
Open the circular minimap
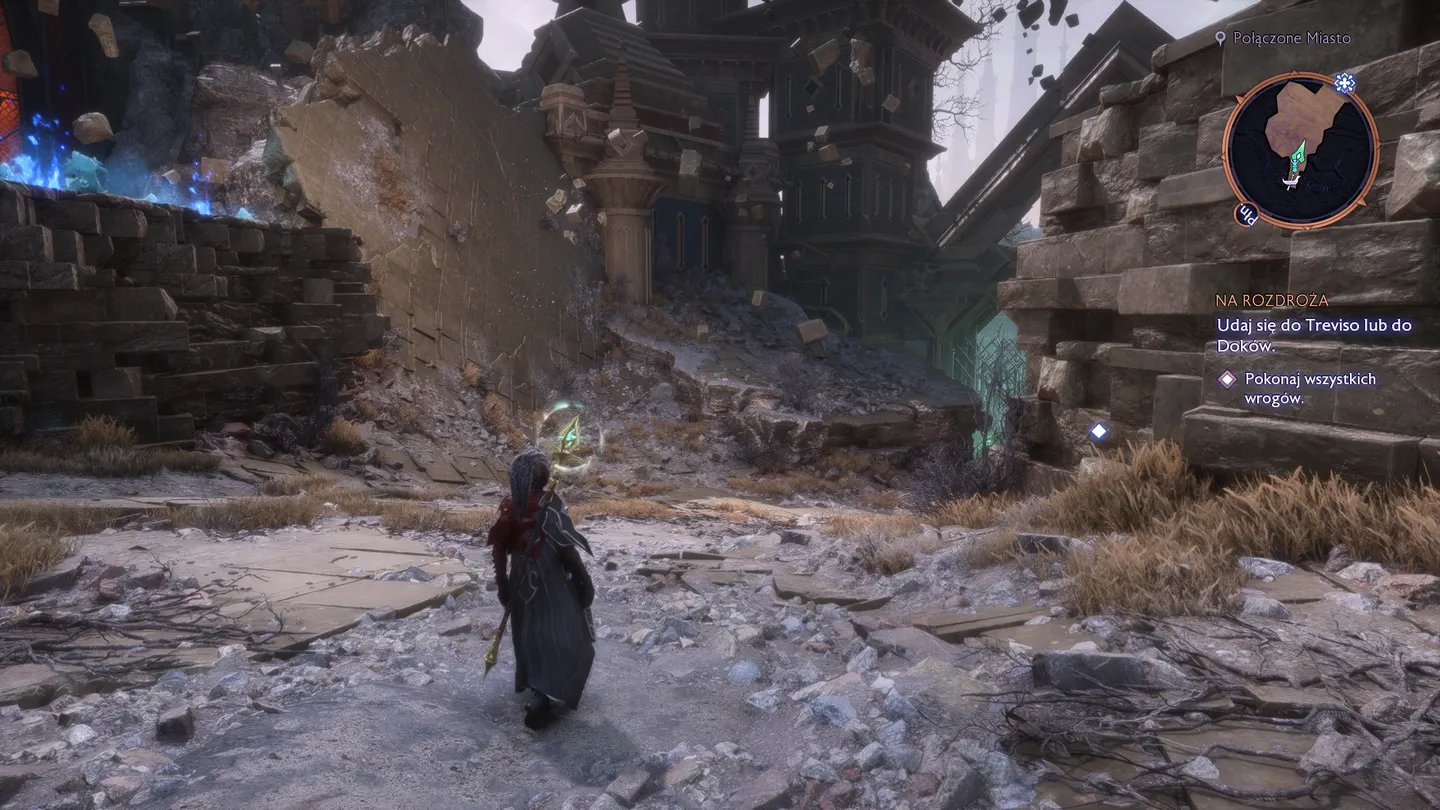1300,150
